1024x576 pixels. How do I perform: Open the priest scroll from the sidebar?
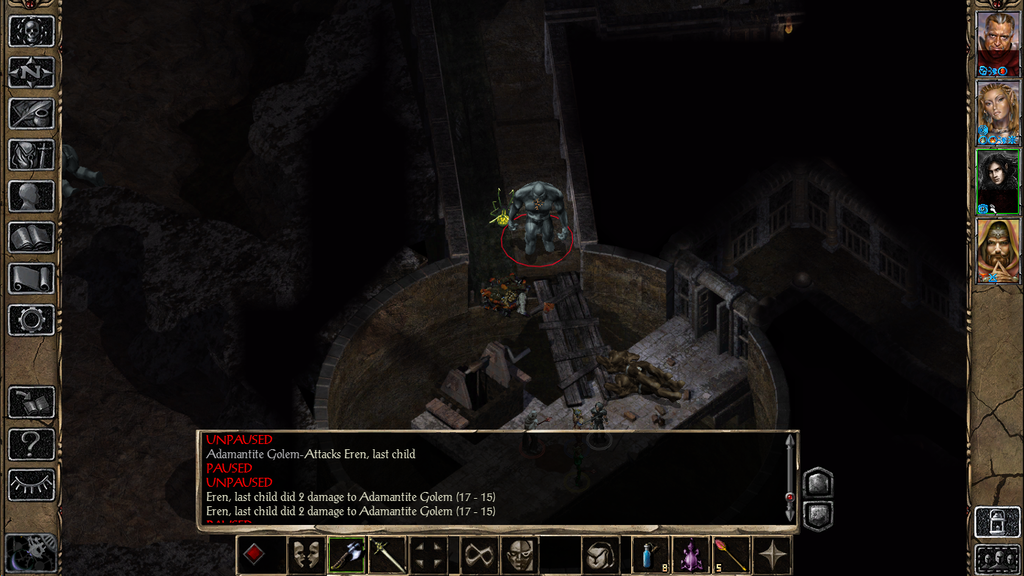click(x=31, y=278)
